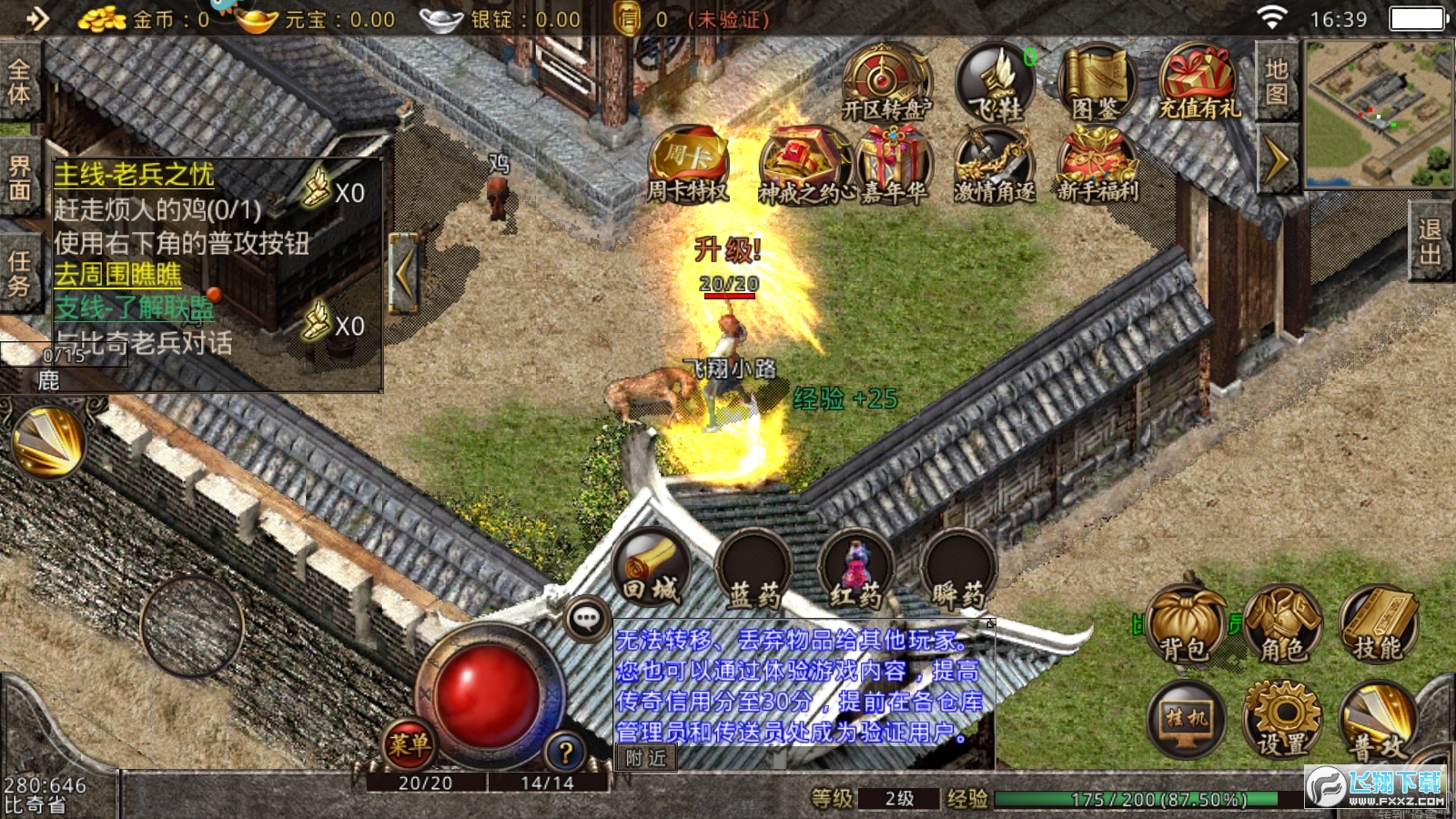Open the 角色 character sheet
Viewport: 1456px width, 819px height.
pos(1282,625)
